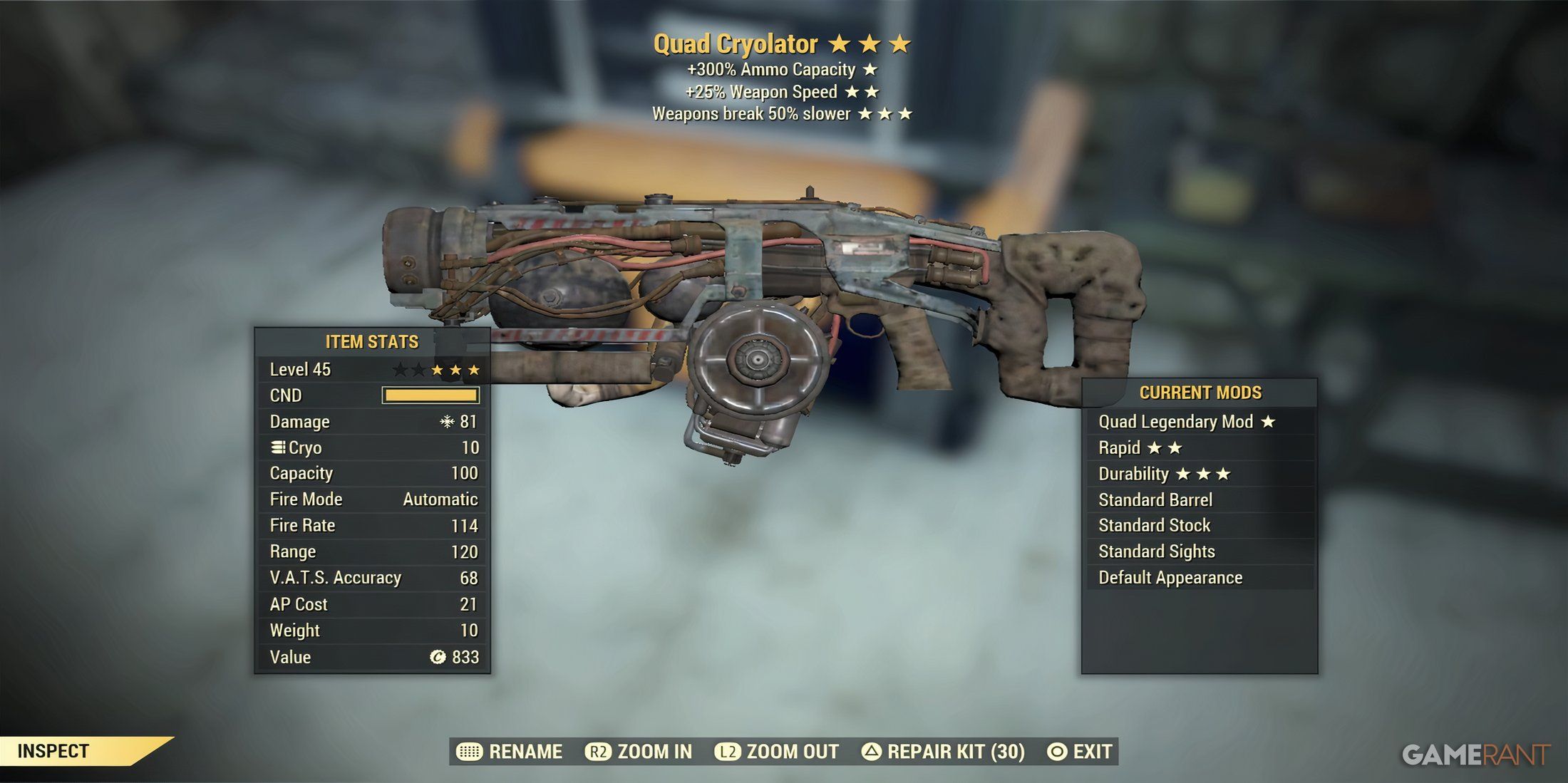1568x783 pixels.
Task: Exit the inspect screen
Action: [1080, 752]
